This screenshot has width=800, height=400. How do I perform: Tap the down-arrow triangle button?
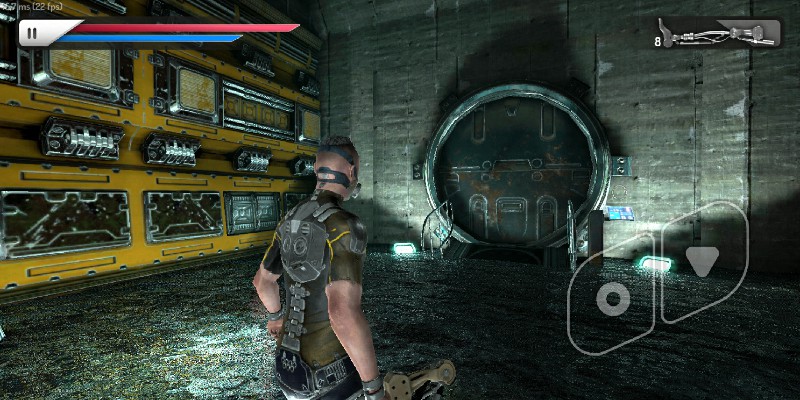pyautogui.click(x=702, y=262)
